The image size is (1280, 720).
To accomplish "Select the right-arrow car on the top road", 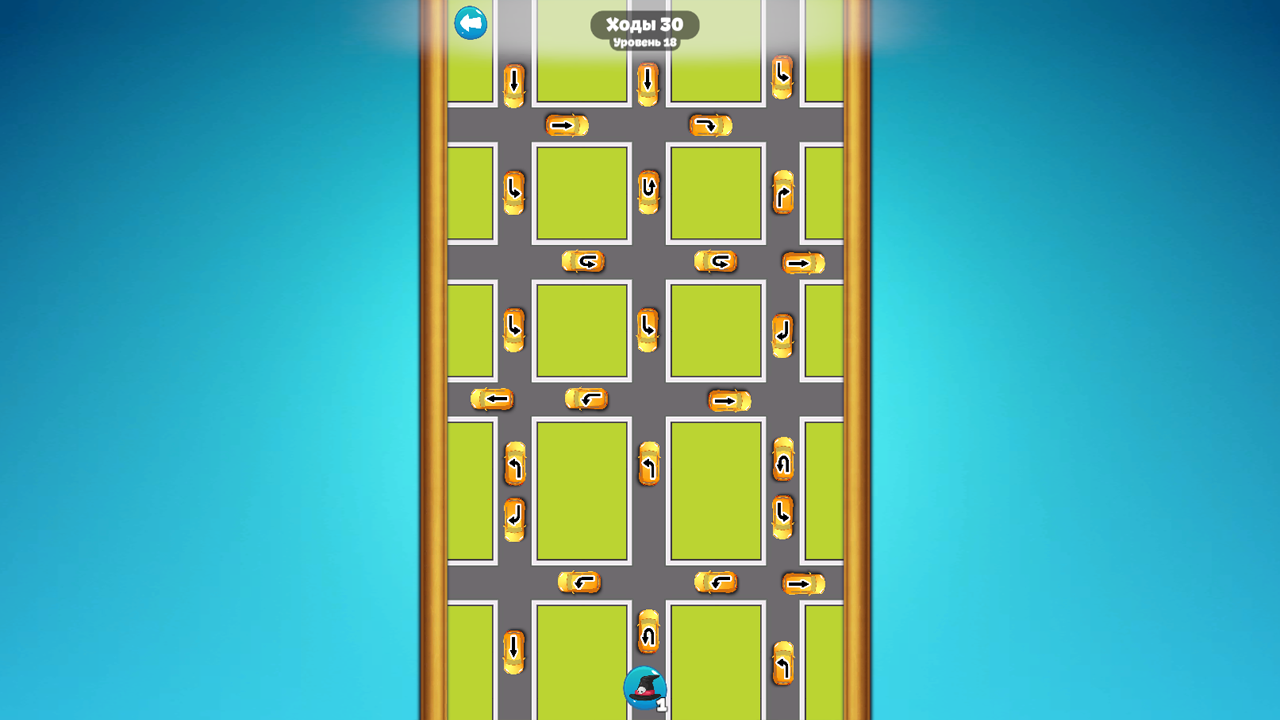I will click(x=565, y=125).
